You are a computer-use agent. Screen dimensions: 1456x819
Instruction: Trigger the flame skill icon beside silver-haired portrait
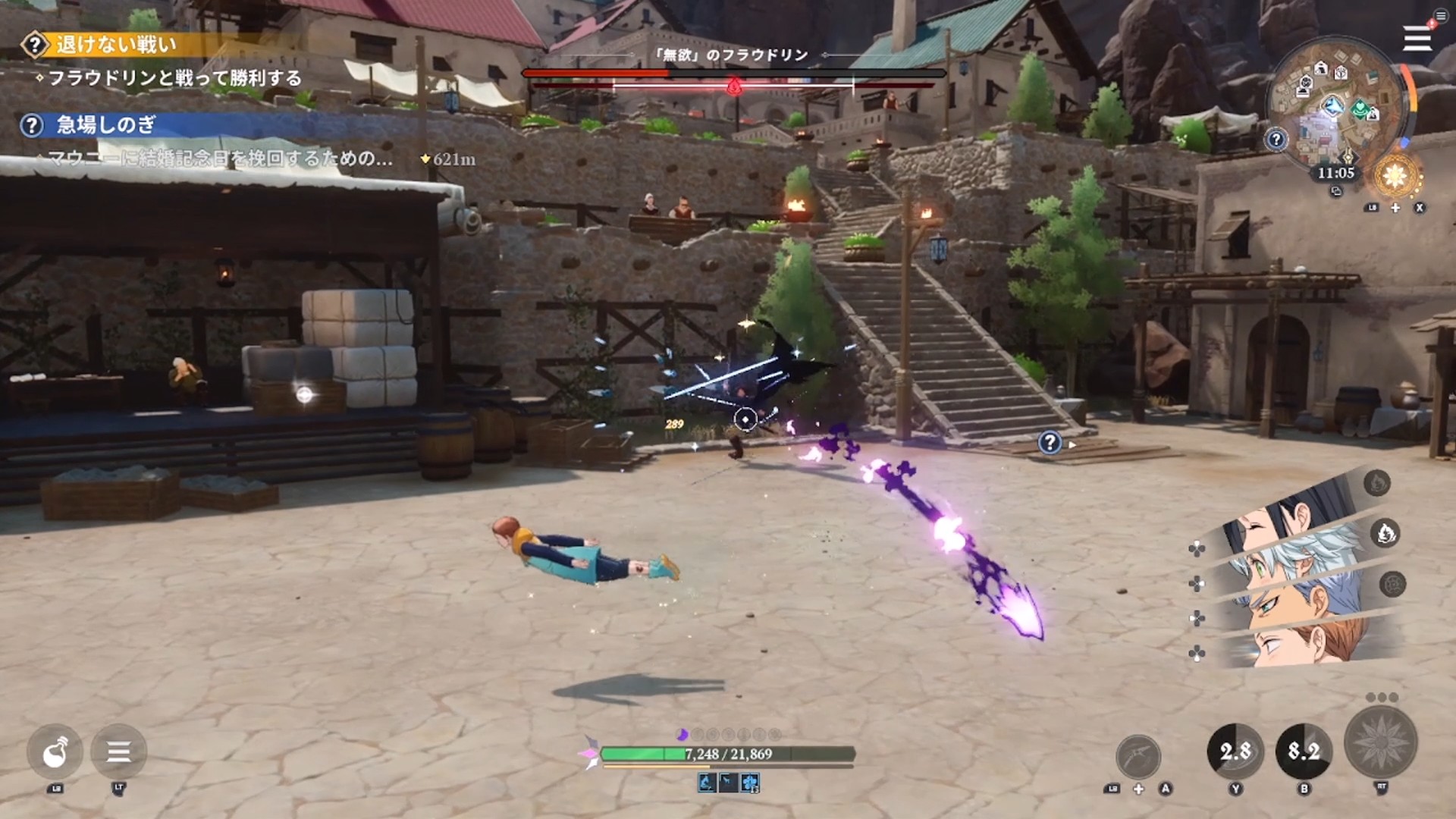point(1385,534)
